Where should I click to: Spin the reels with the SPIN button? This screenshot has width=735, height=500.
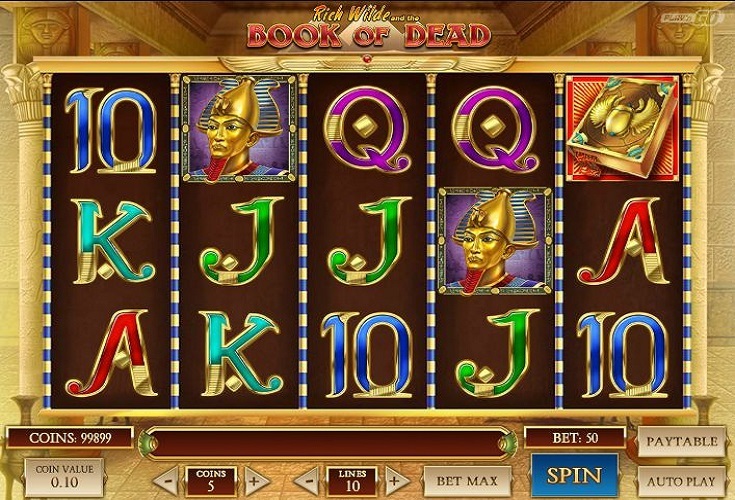pyautogui.click(x=573, y=476)
